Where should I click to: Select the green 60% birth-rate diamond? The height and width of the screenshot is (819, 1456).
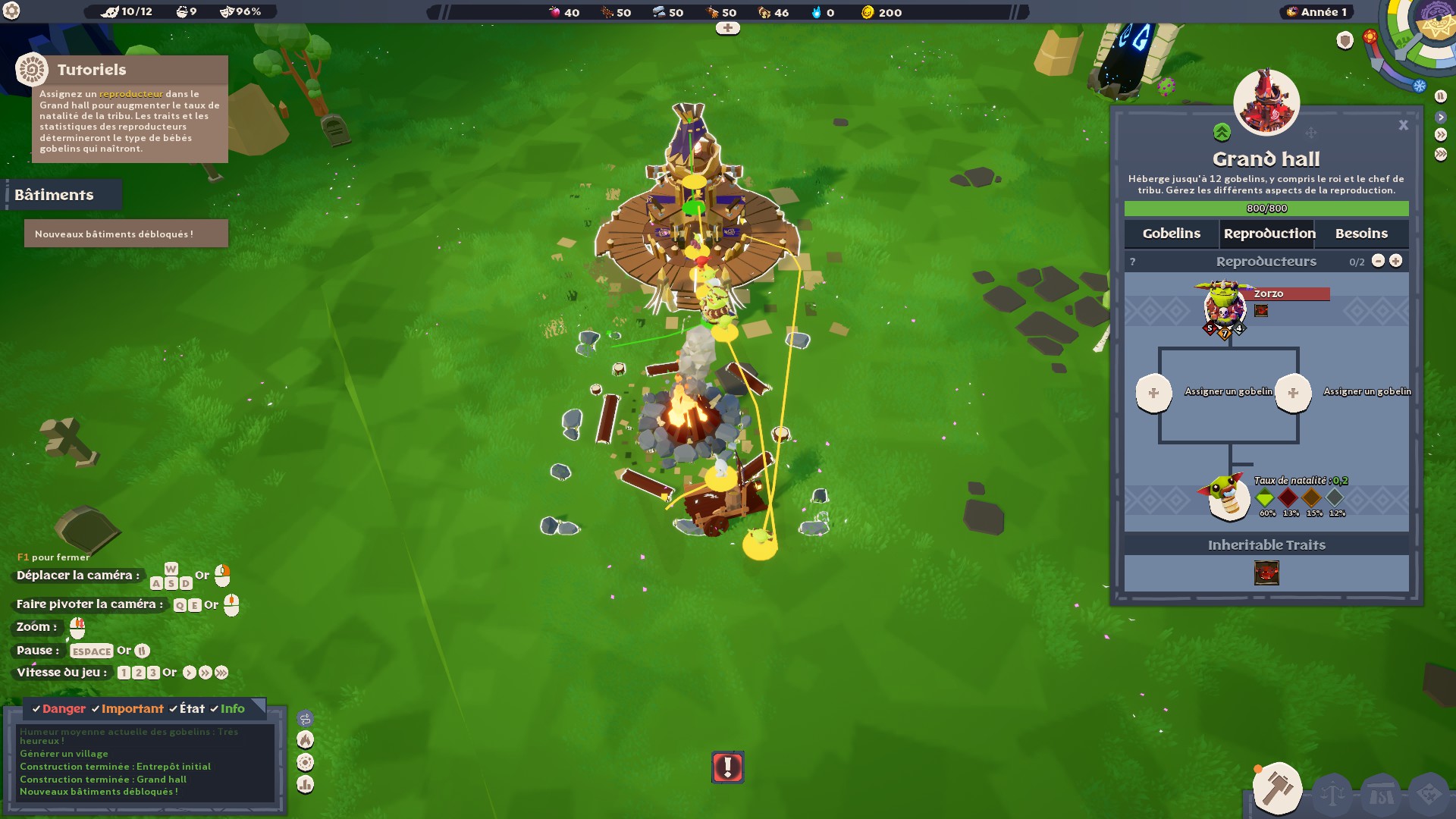pos(1266,498)
